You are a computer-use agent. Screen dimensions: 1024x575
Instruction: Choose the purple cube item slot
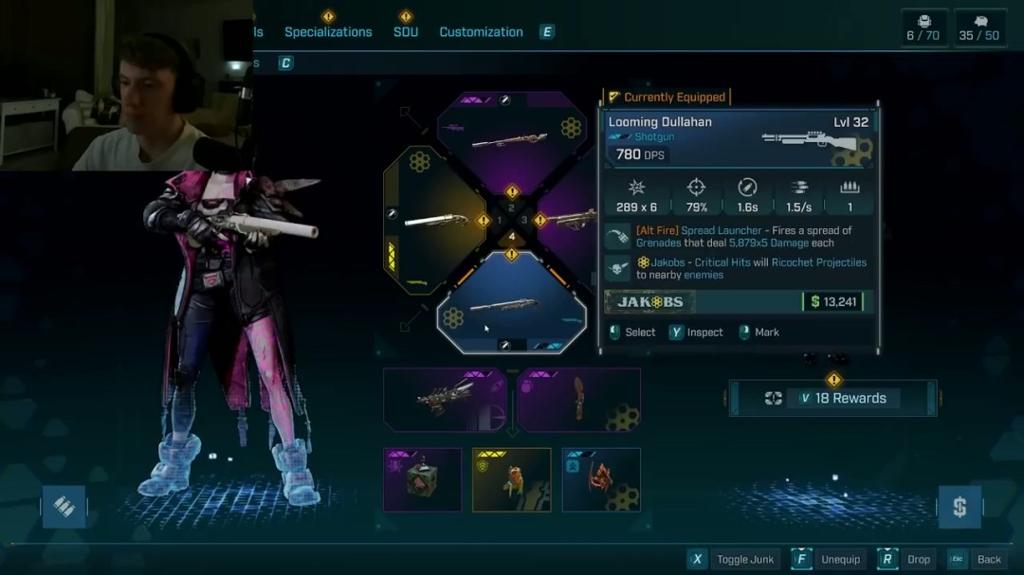[422, 479]
